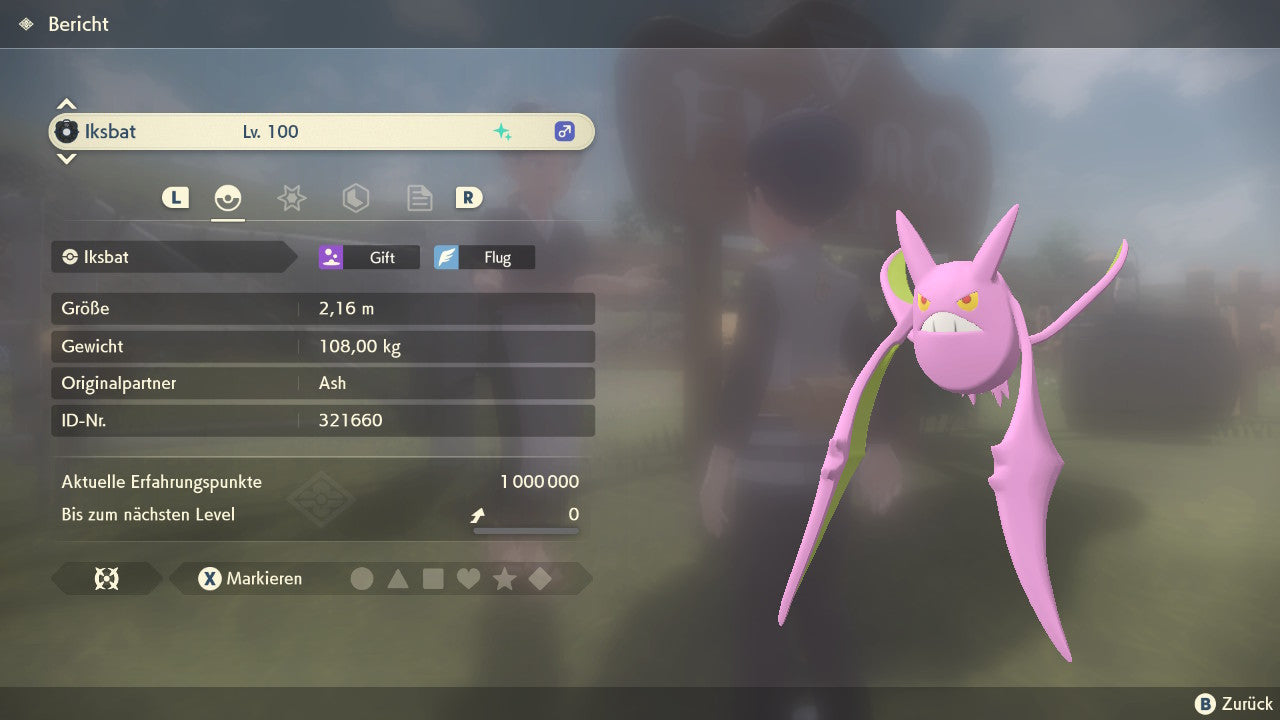Screen dimensions: 1280x720
Task: Click the Flug type badge
Action: pyautogui.click(x=484, y=257)
